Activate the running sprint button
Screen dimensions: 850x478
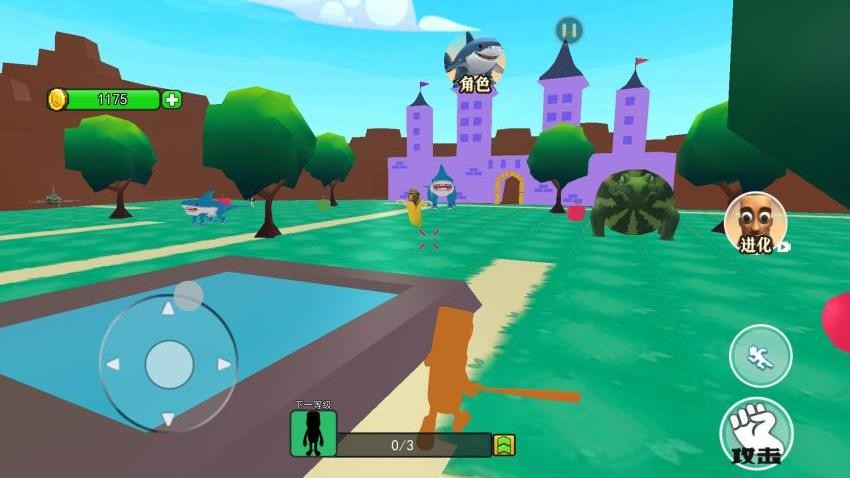(x=760, y=356)
